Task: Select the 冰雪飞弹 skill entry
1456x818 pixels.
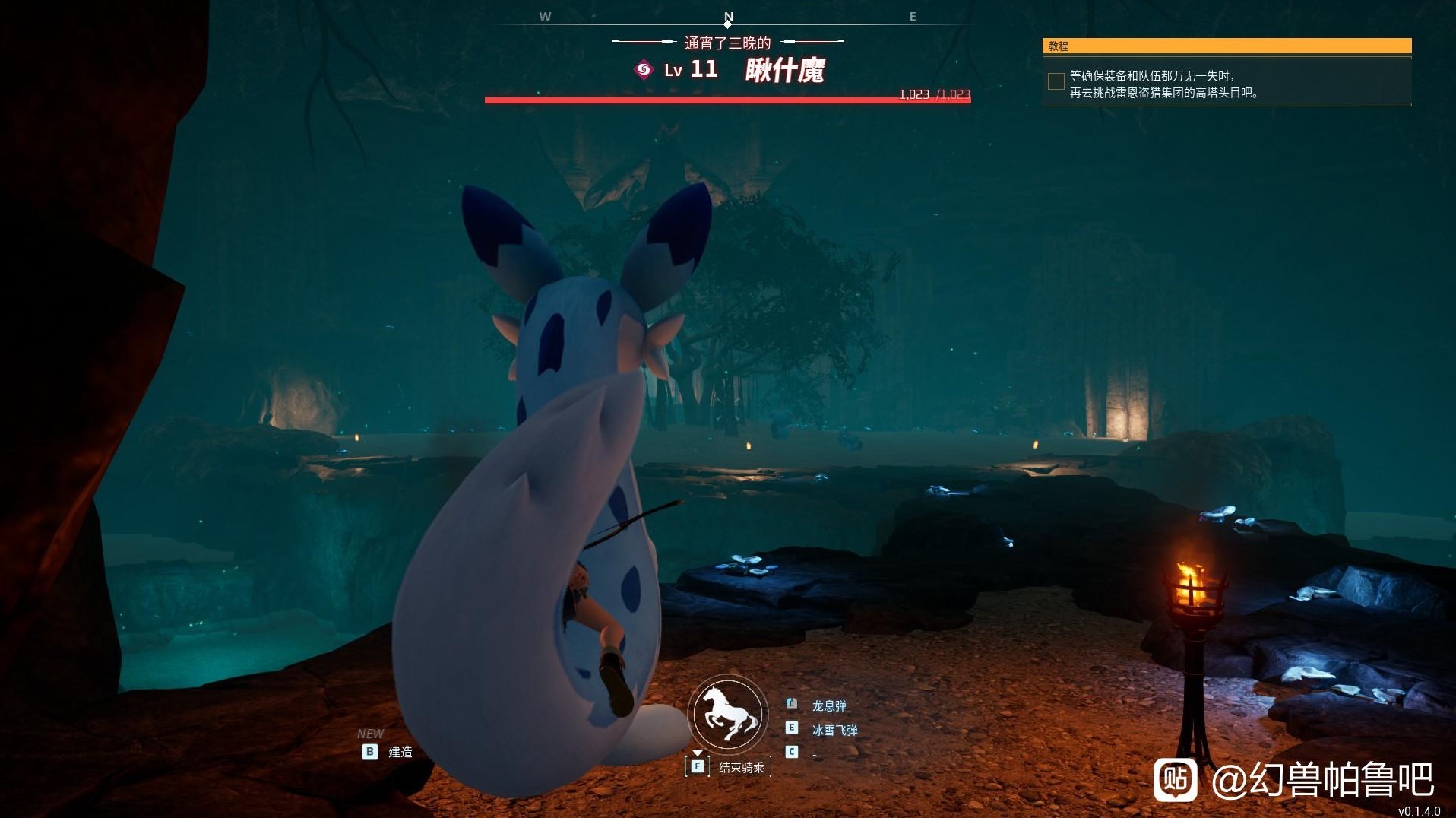Action: (x=834, y=730)
